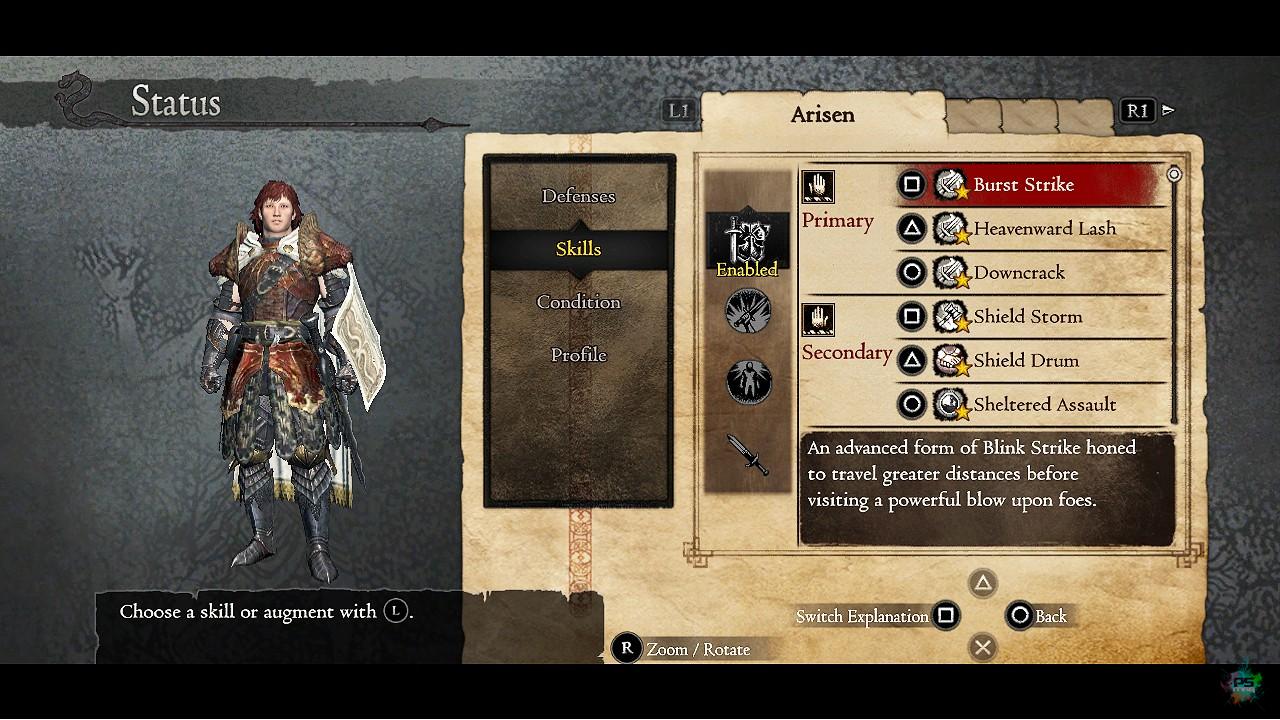Select the Skills menu entry
Image resolution: width=1280 pixels, height=720 pixels.
coord(578,249)
